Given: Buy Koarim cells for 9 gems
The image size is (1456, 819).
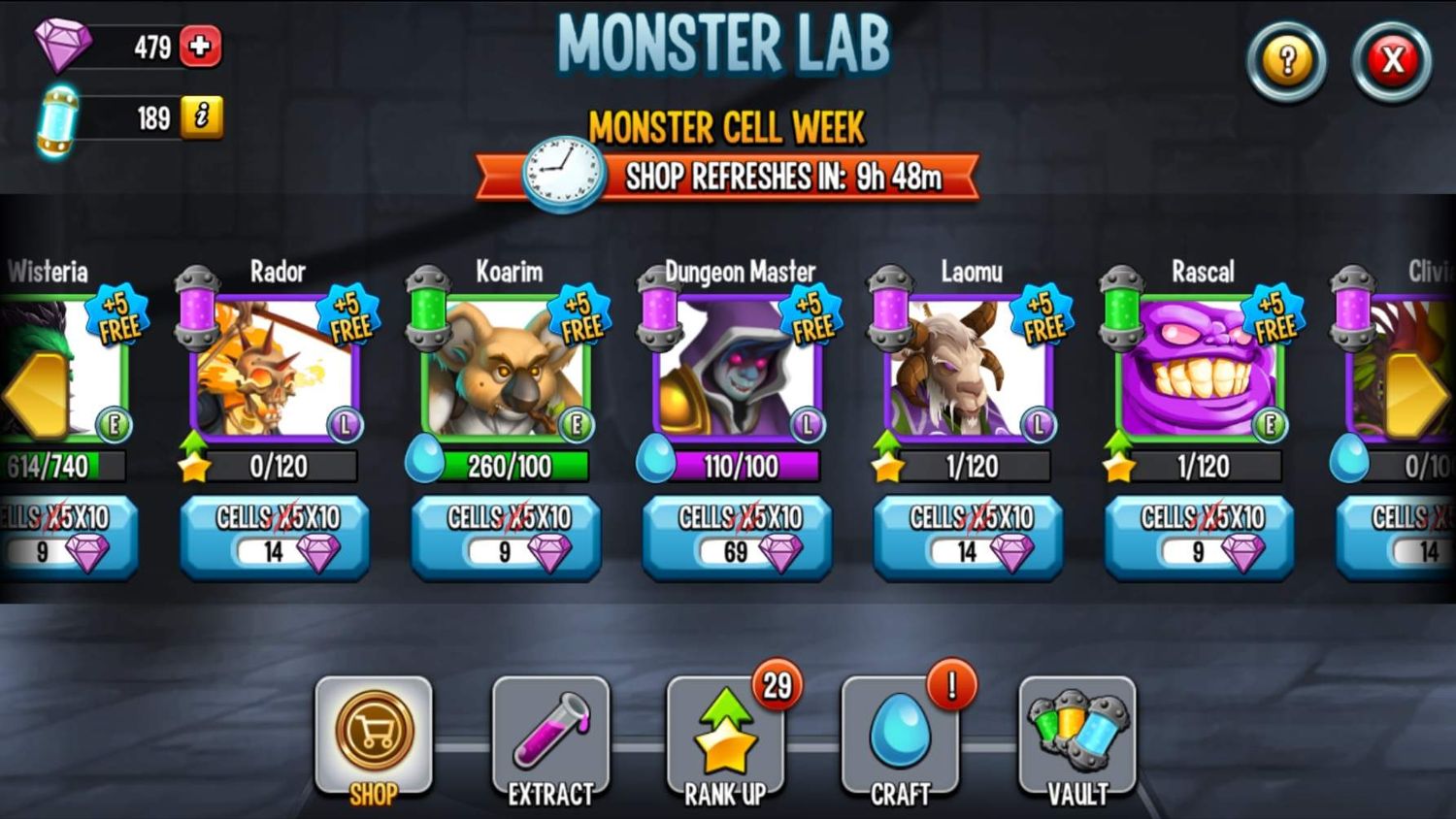Looking at the screenshot, I should pyautogui.click(x=505, y=539).
